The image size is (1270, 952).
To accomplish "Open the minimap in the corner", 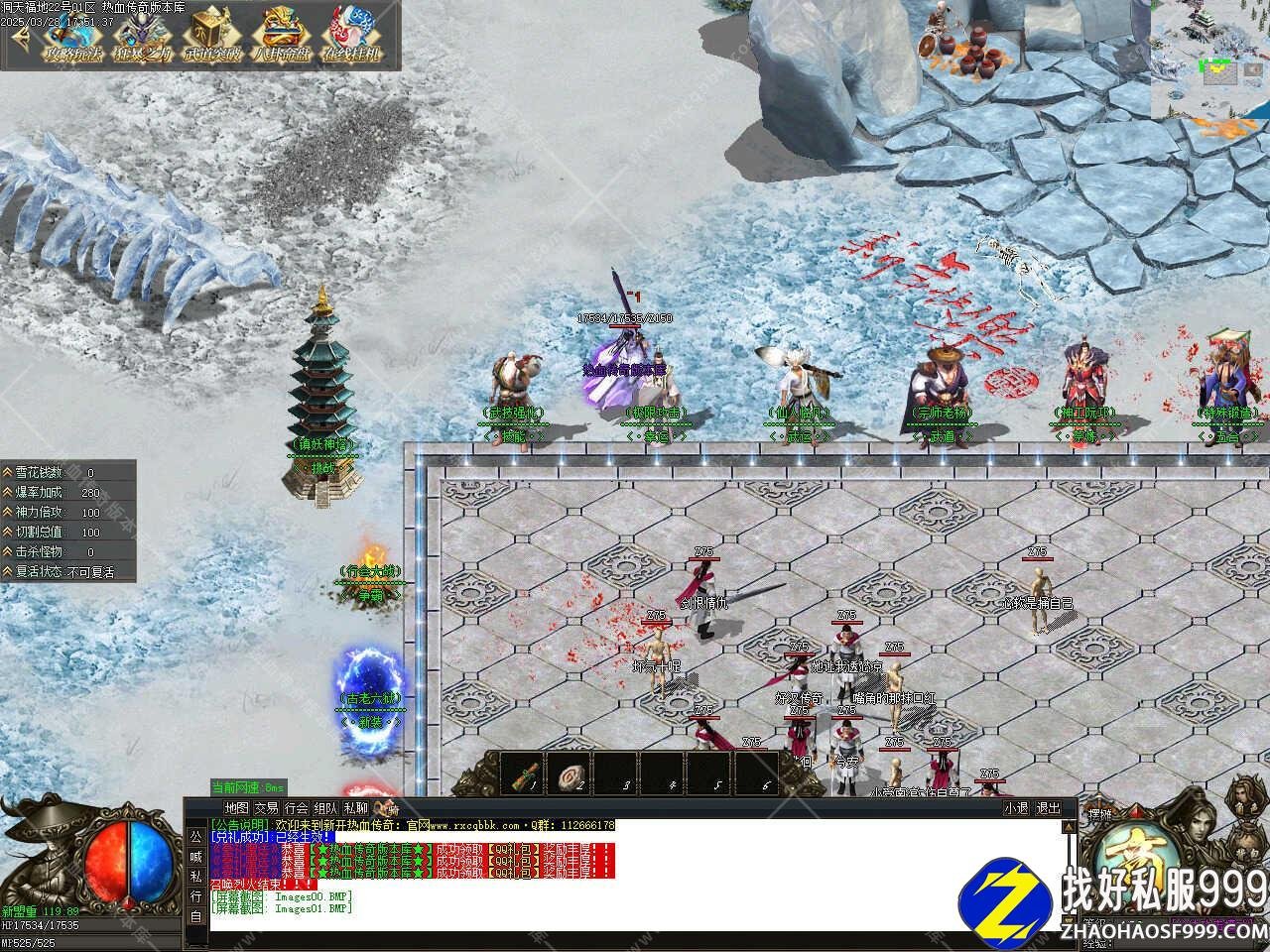I will point(1209,59).
